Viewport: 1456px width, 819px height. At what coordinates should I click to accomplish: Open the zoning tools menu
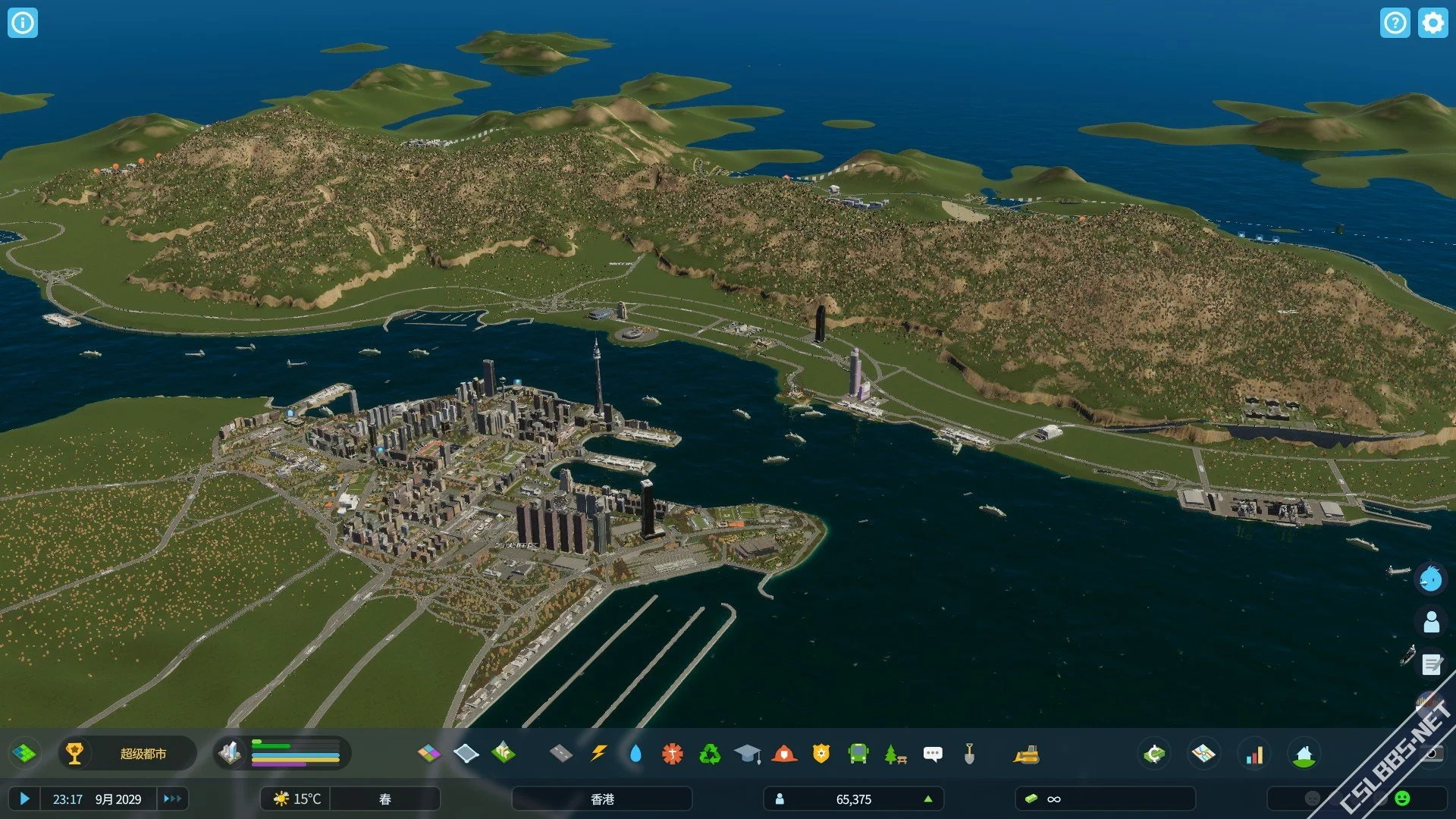tap(429, 753)
